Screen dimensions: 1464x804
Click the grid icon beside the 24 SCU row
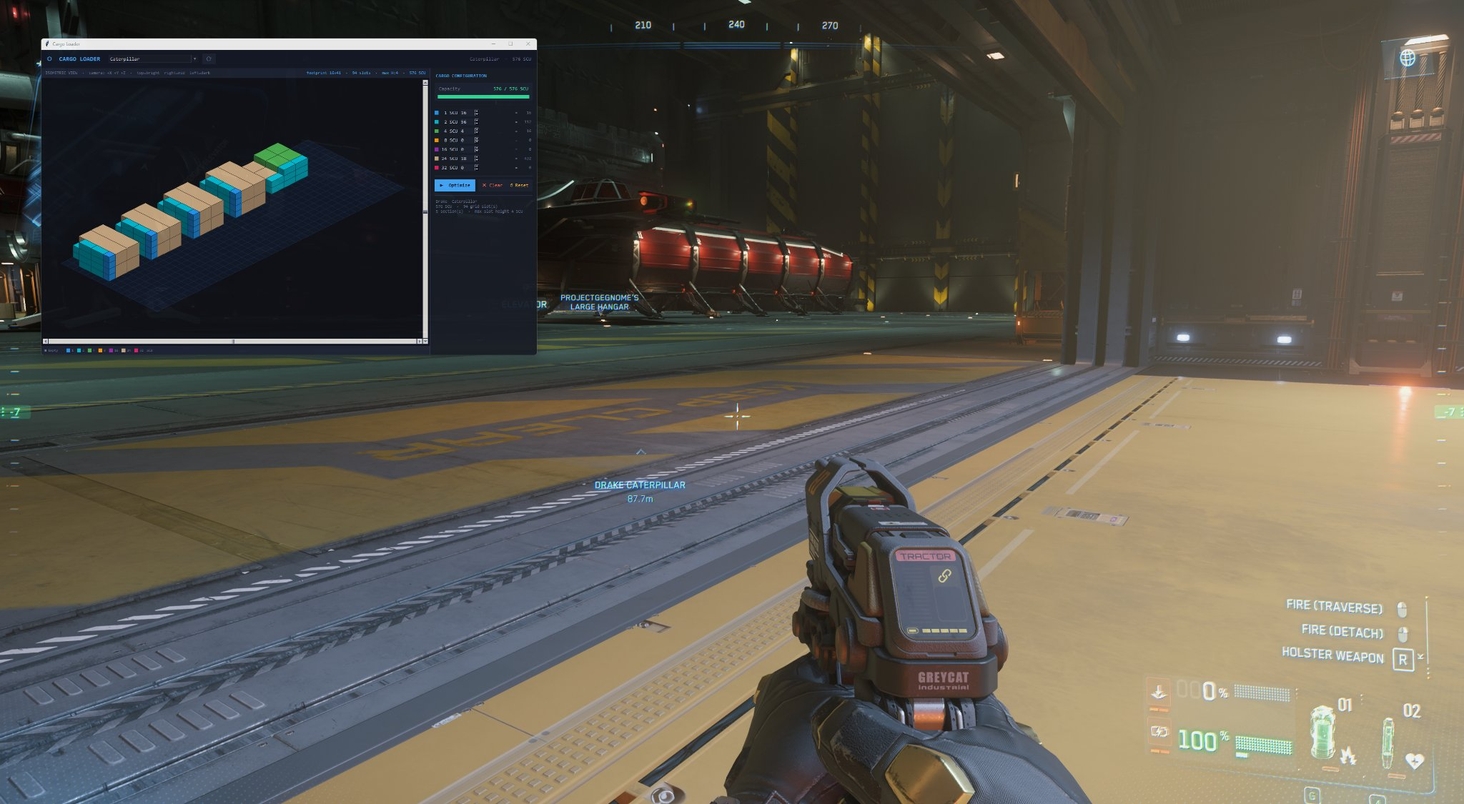(x=476, y=159)
